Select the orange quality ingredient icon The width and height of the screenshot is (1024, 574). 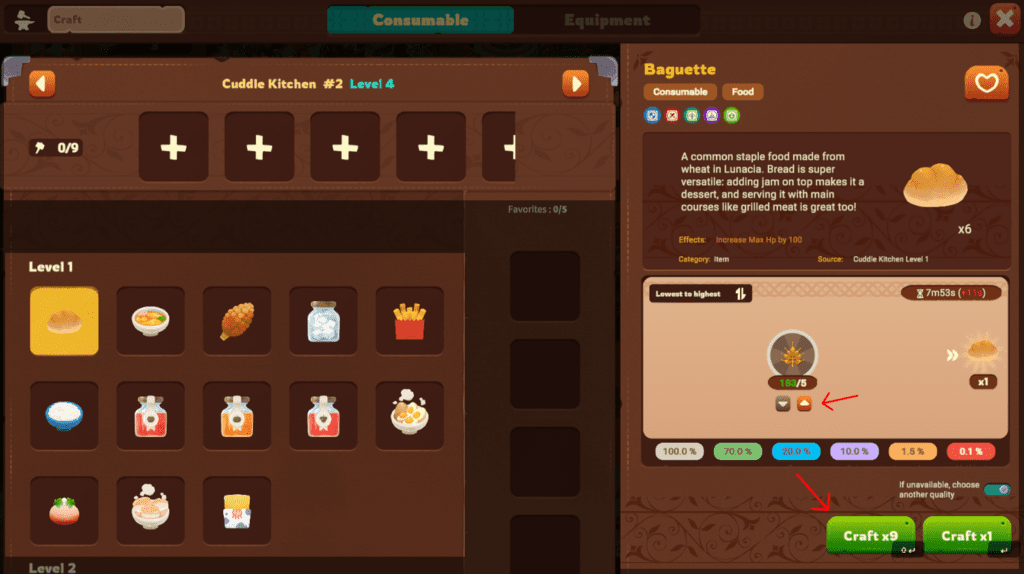point(803,404)
